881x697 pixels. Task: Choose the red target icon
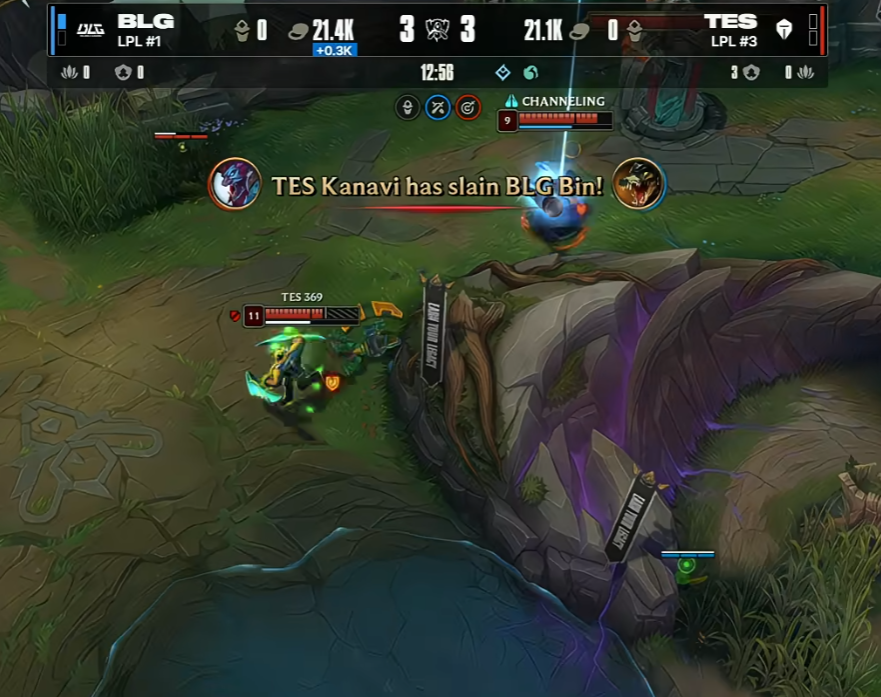point(468,107)
